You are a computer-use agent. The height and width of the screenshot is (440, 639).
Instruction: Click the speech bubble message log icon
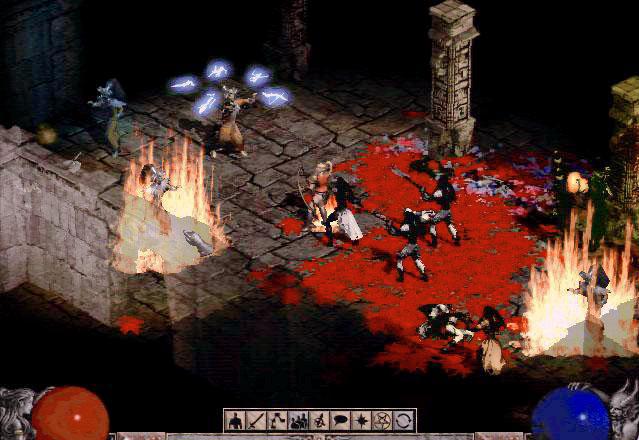tap(338, 420)
